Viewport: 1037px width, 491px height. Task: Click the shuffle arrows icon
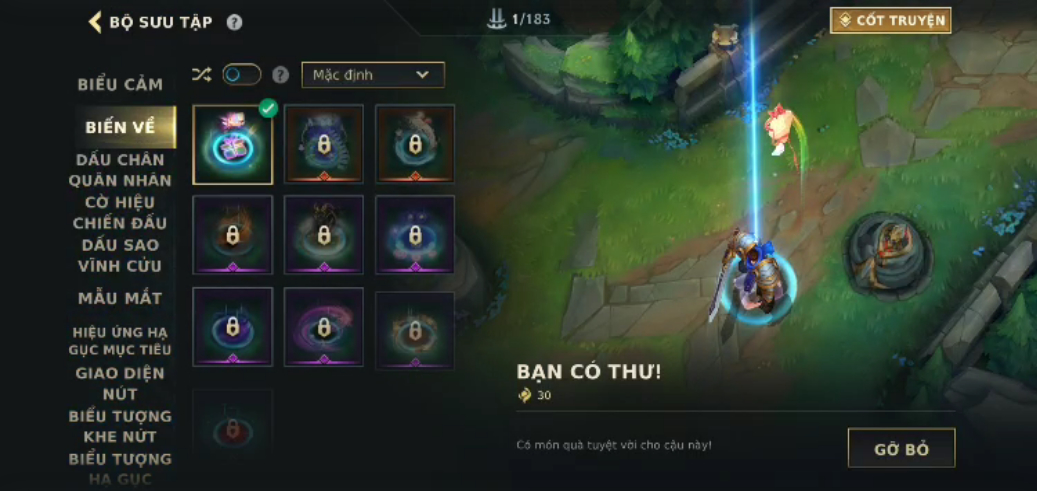click(201, 75)
